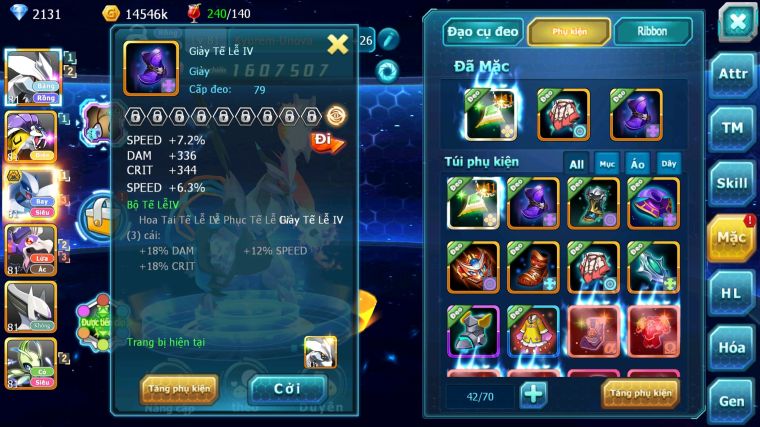Switch to the Gen side tab
Screen dimensions: 760x427
[x=732, y=401]
